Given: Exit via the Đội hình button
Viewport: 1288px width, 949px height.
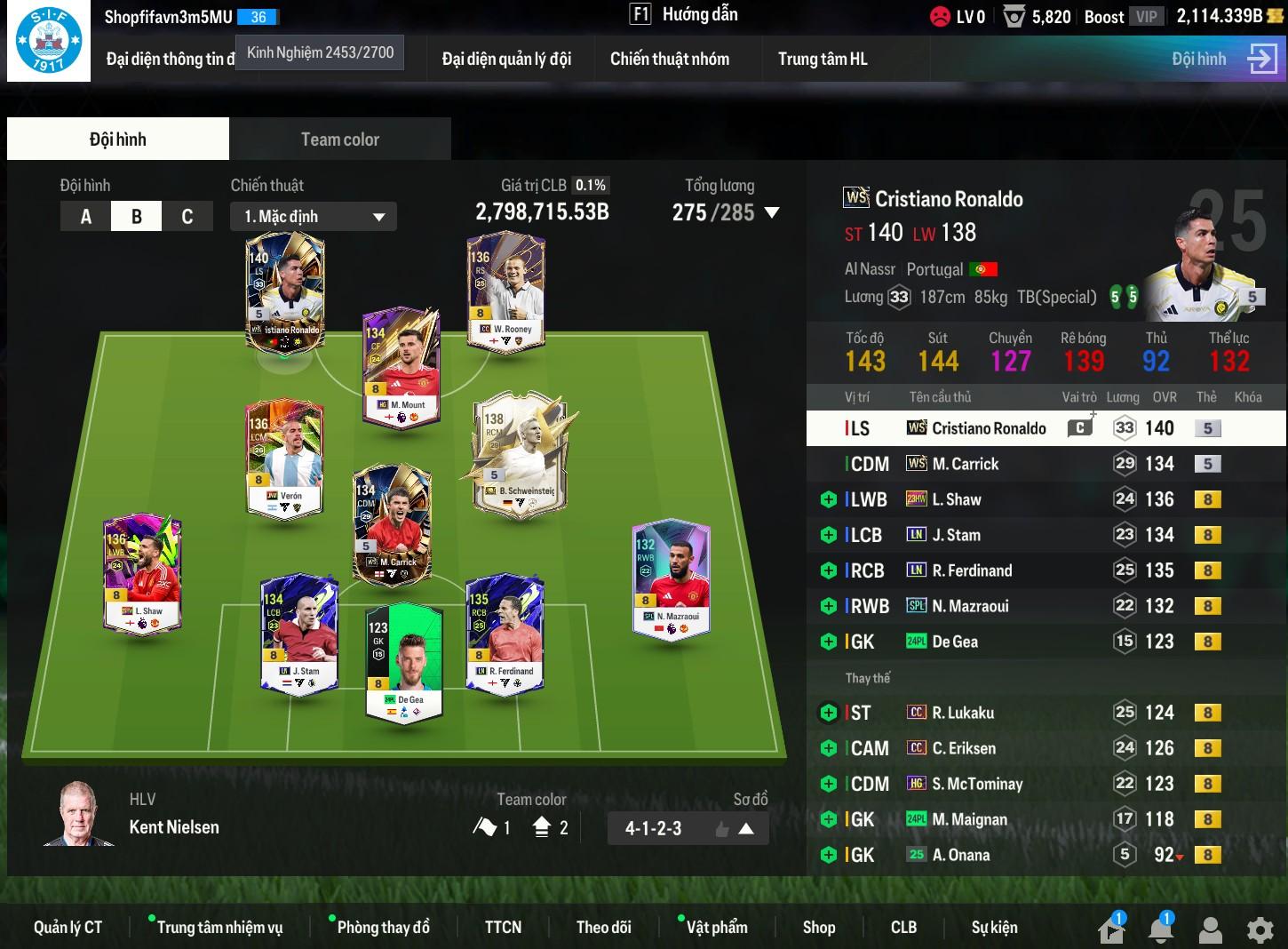Looking at the screenshot, I should (1223, 60).
